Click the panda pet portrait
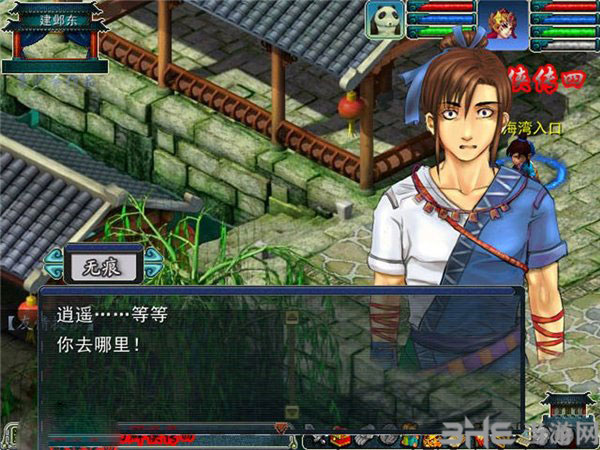 pyautogui.click(x=385, y=19)
